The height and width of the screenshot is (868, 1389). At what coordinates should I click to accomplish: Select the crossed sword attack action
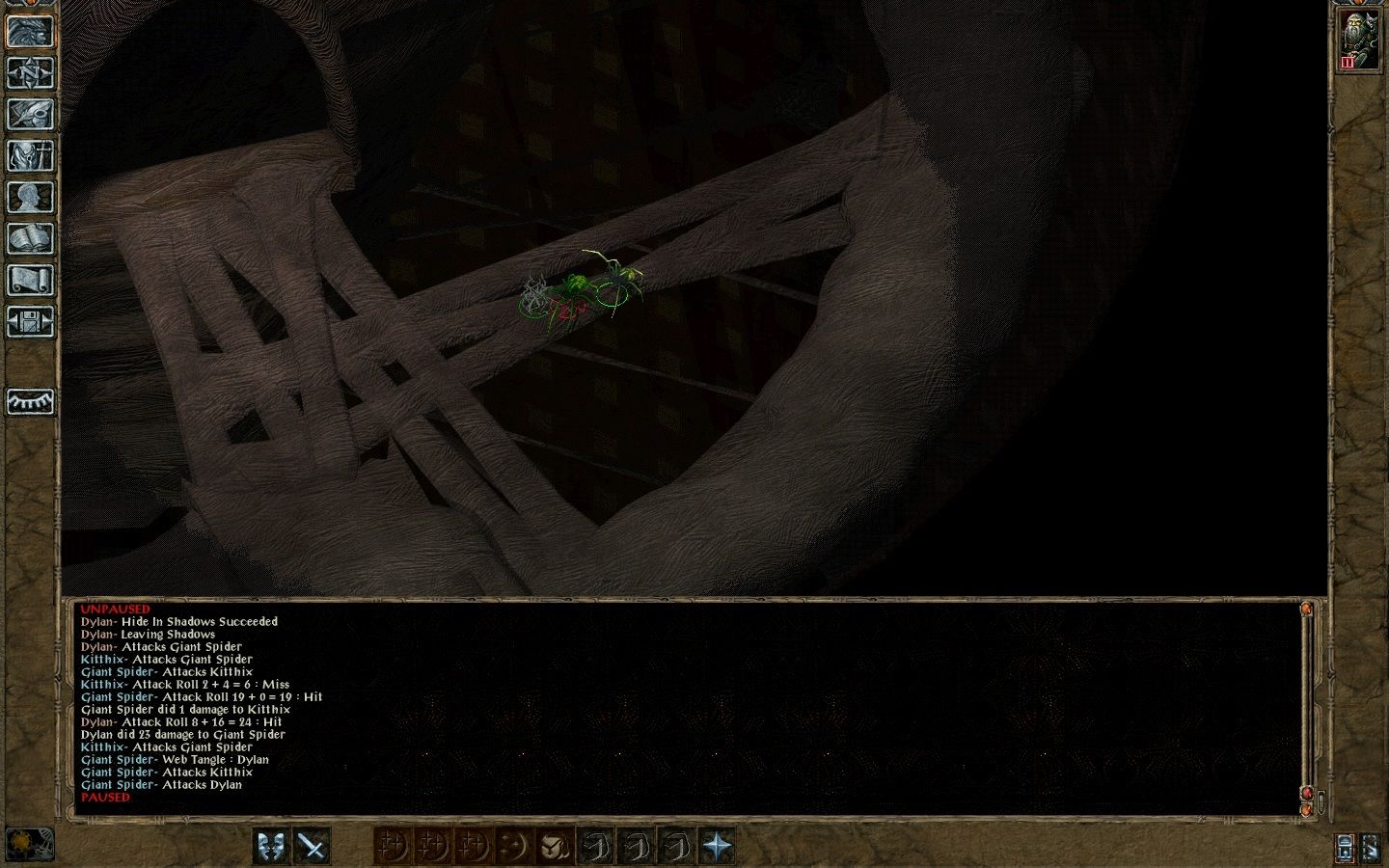click(x=313, y=847)
